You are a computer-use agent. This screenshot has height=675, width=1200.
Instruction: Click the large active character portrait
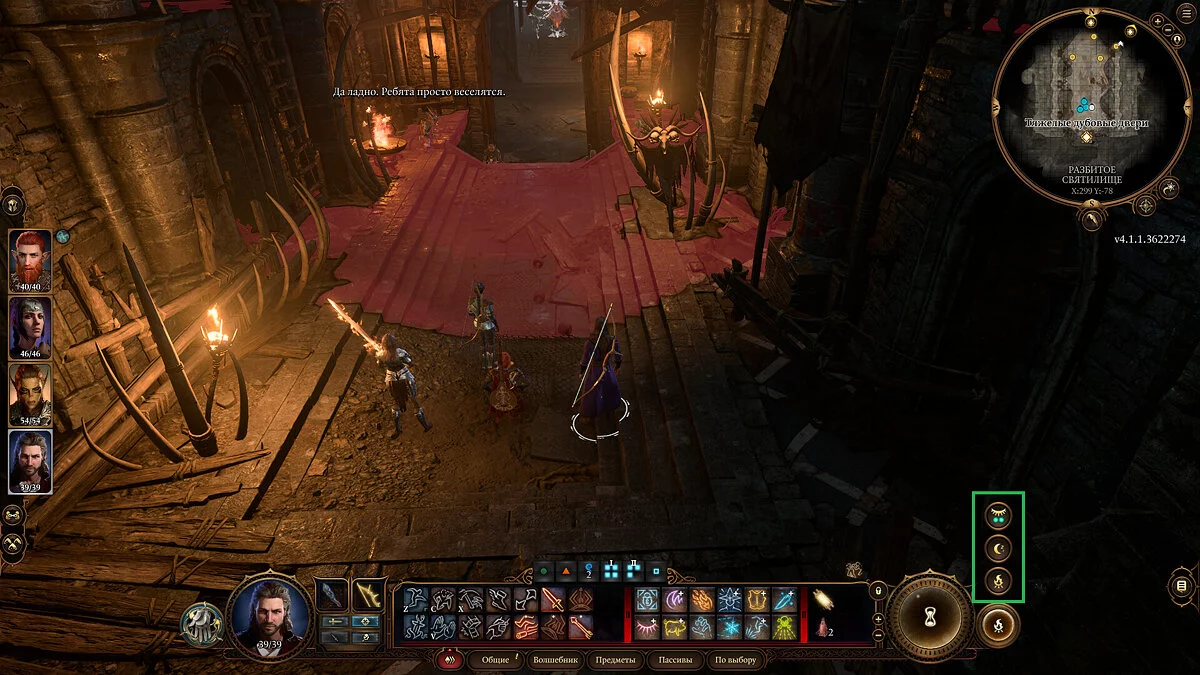[270, 612]
